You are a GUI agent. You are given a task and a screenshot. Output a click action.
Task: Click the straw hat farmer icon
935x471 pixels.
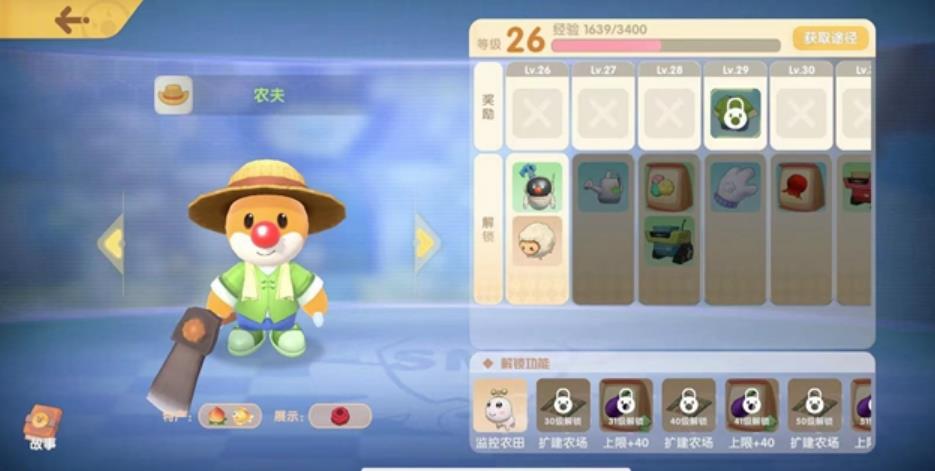coord(173,95)
